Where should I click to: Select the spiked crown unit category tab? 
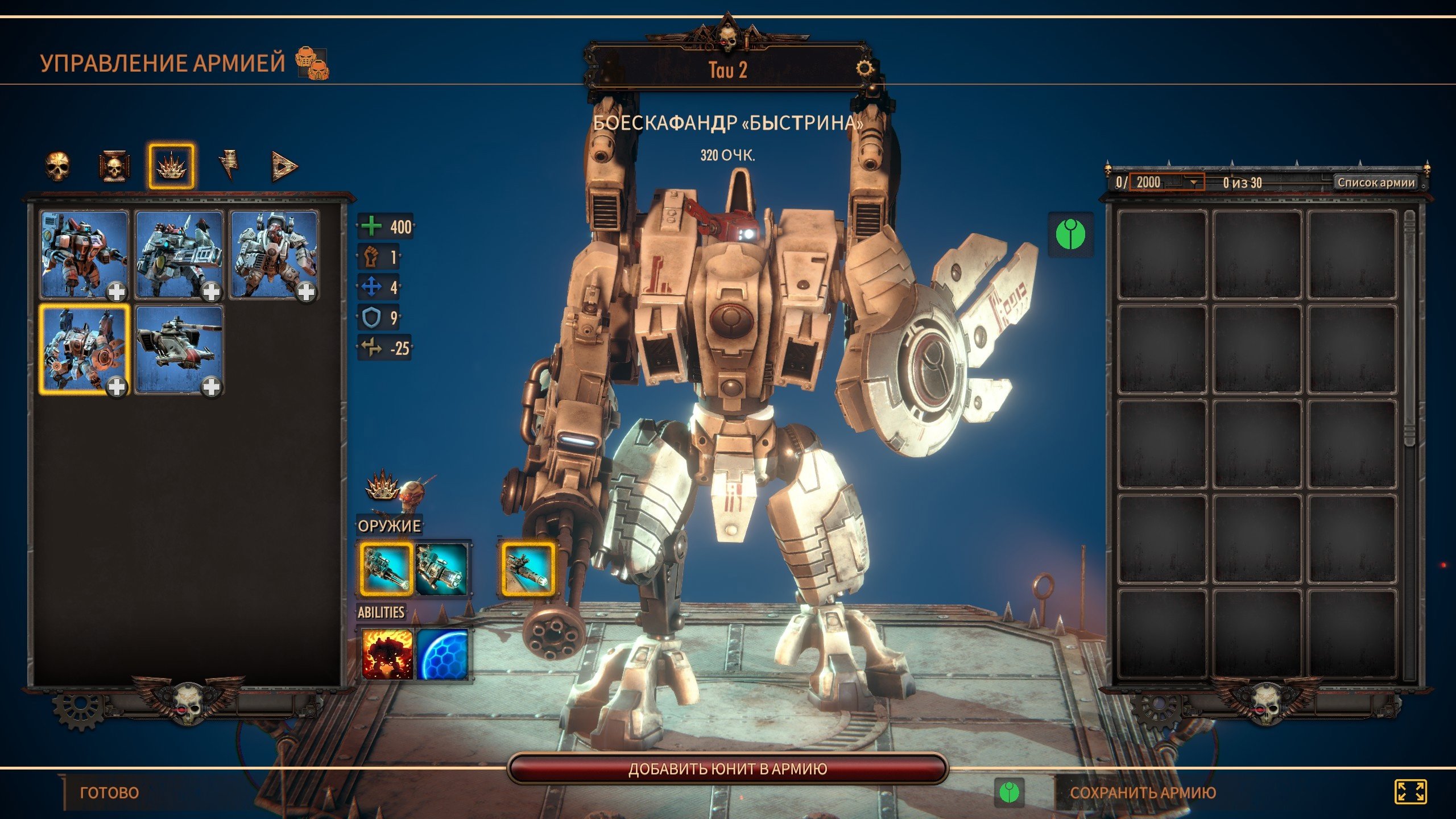coord(171,166)
